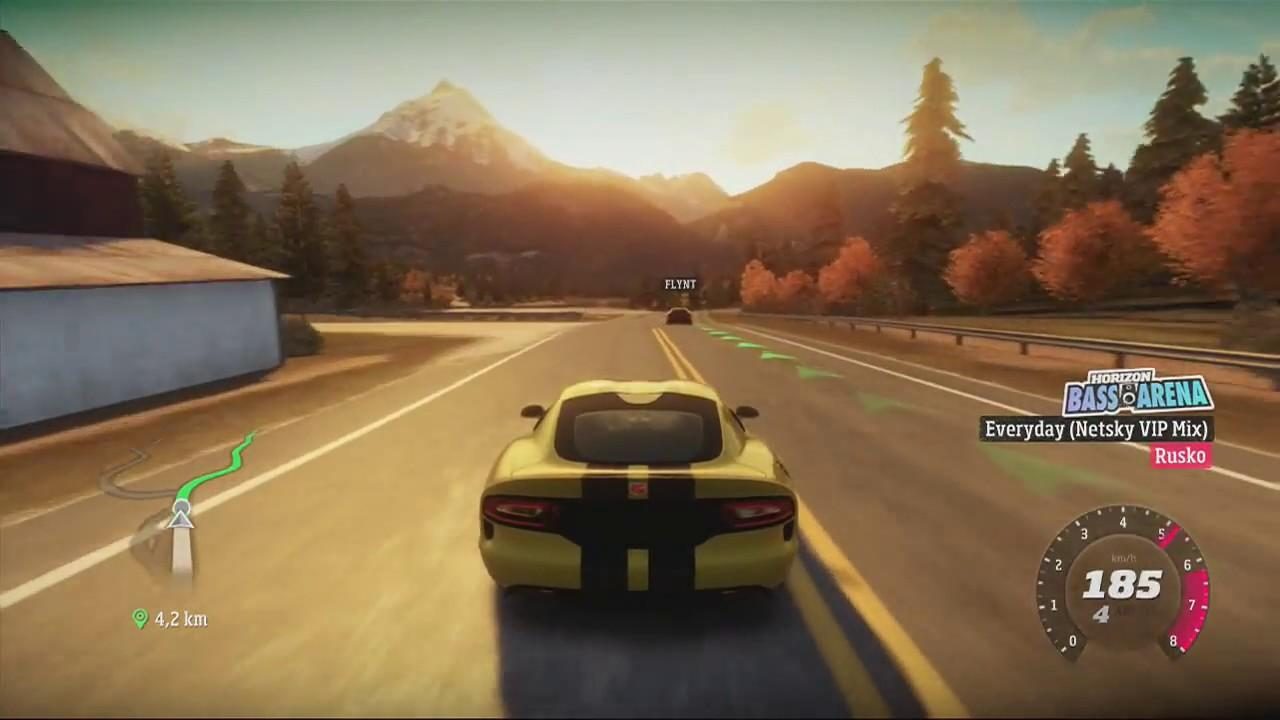Click the Rusko artist tab label
The width and height of the screenshot is (1280, 720).
[x=1181, y=457]
